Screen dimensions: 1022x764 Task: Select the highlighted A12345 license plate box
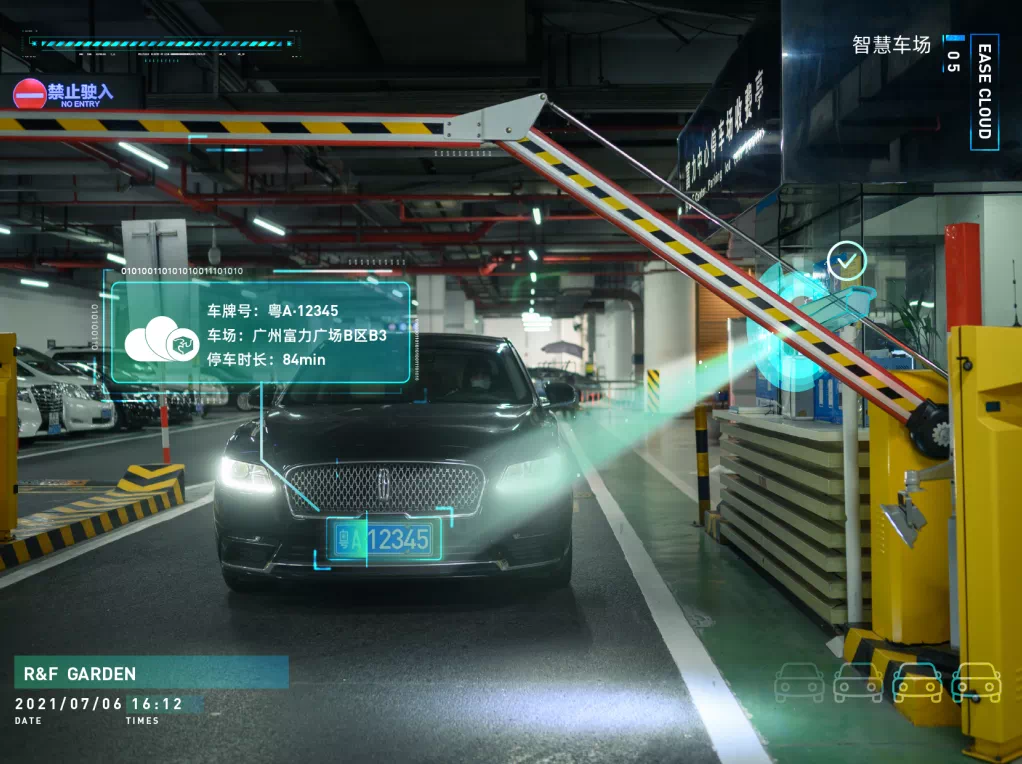pyautogui.click(x=383, y=540)
